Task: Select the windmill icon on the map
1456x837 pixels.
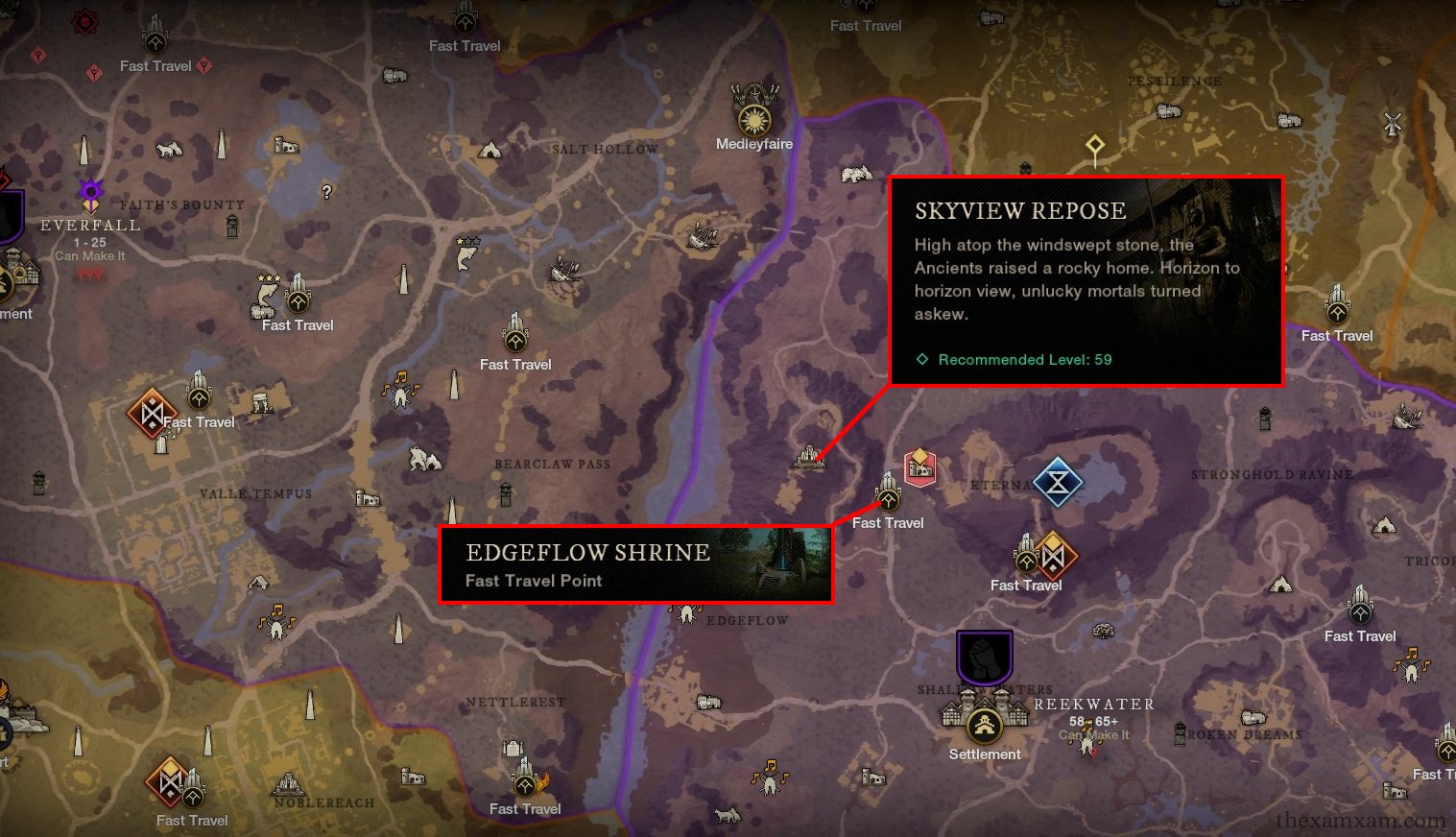Action: click(1393, 123)
